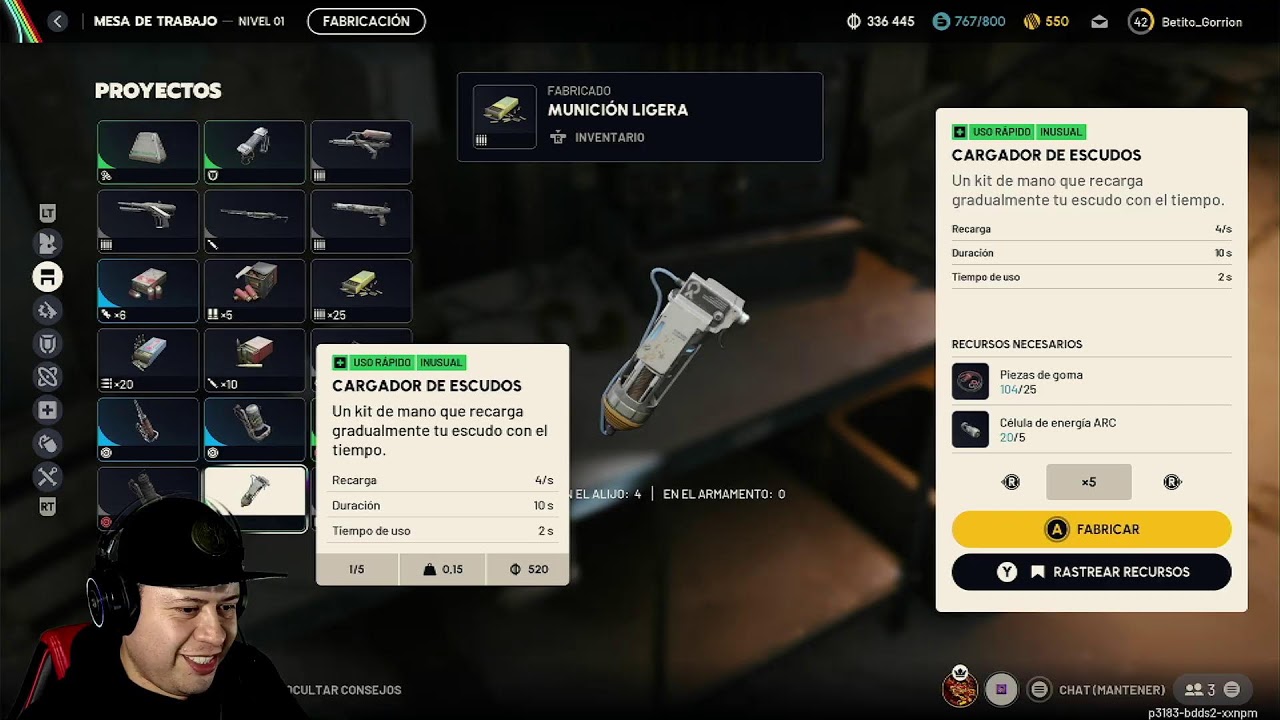Open the Munición Ligera fabricated item card
1280x720 pixels.
pyautogui.click(x=640, y=117)
